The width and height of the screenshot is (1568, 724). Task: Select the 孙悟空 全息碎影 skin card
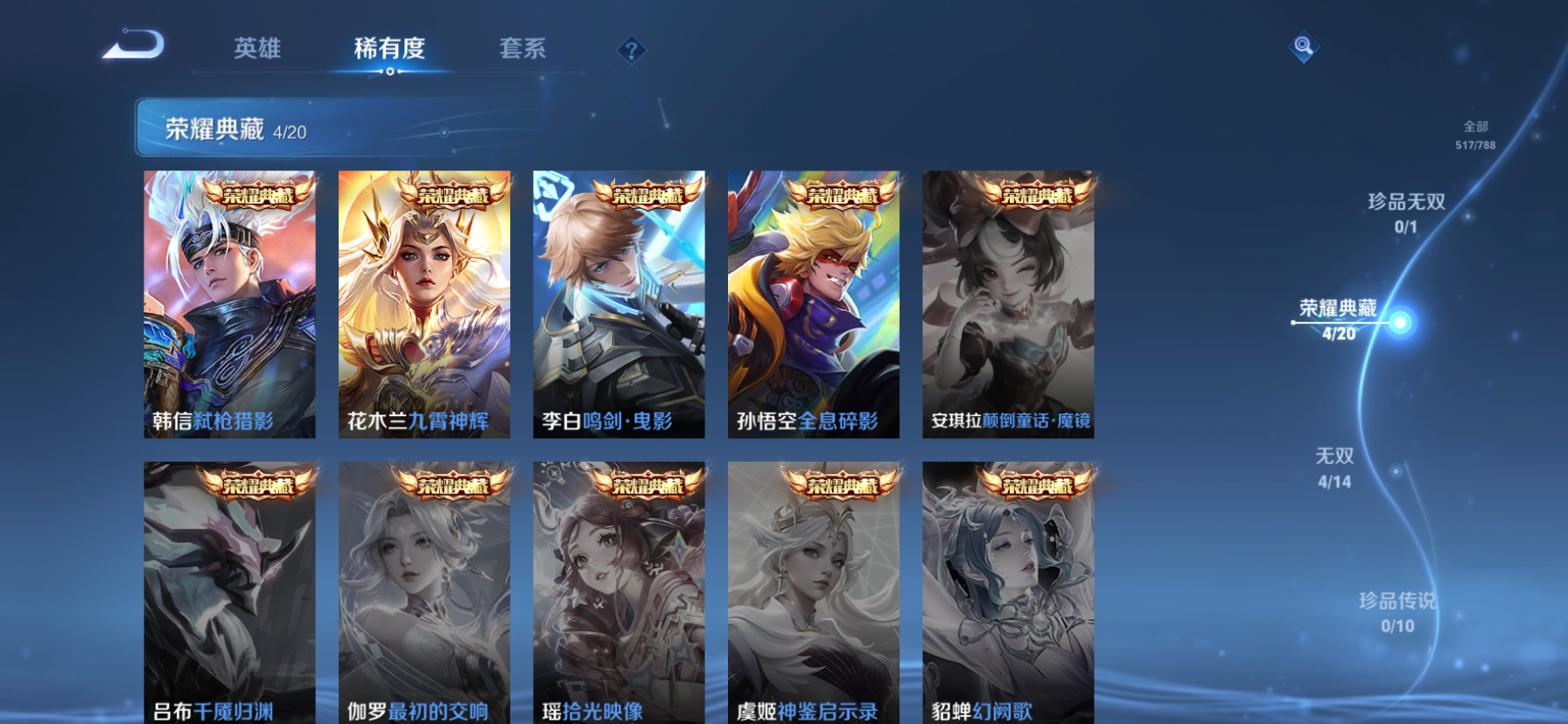[814, 303]
